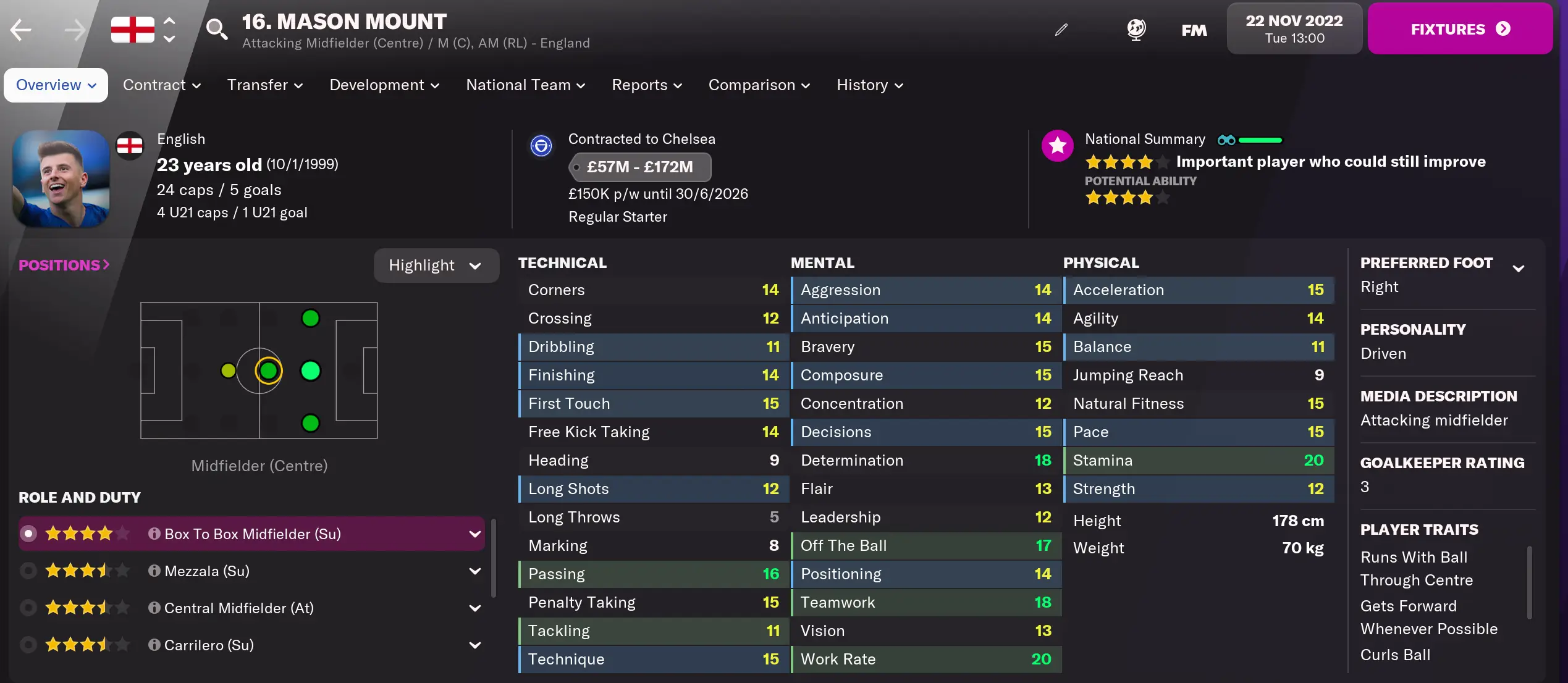This screenshot has width=1568, height=683.
Task: Select the Mezzala role radio button
Action: pyautogui.click(x=28, y=571)
